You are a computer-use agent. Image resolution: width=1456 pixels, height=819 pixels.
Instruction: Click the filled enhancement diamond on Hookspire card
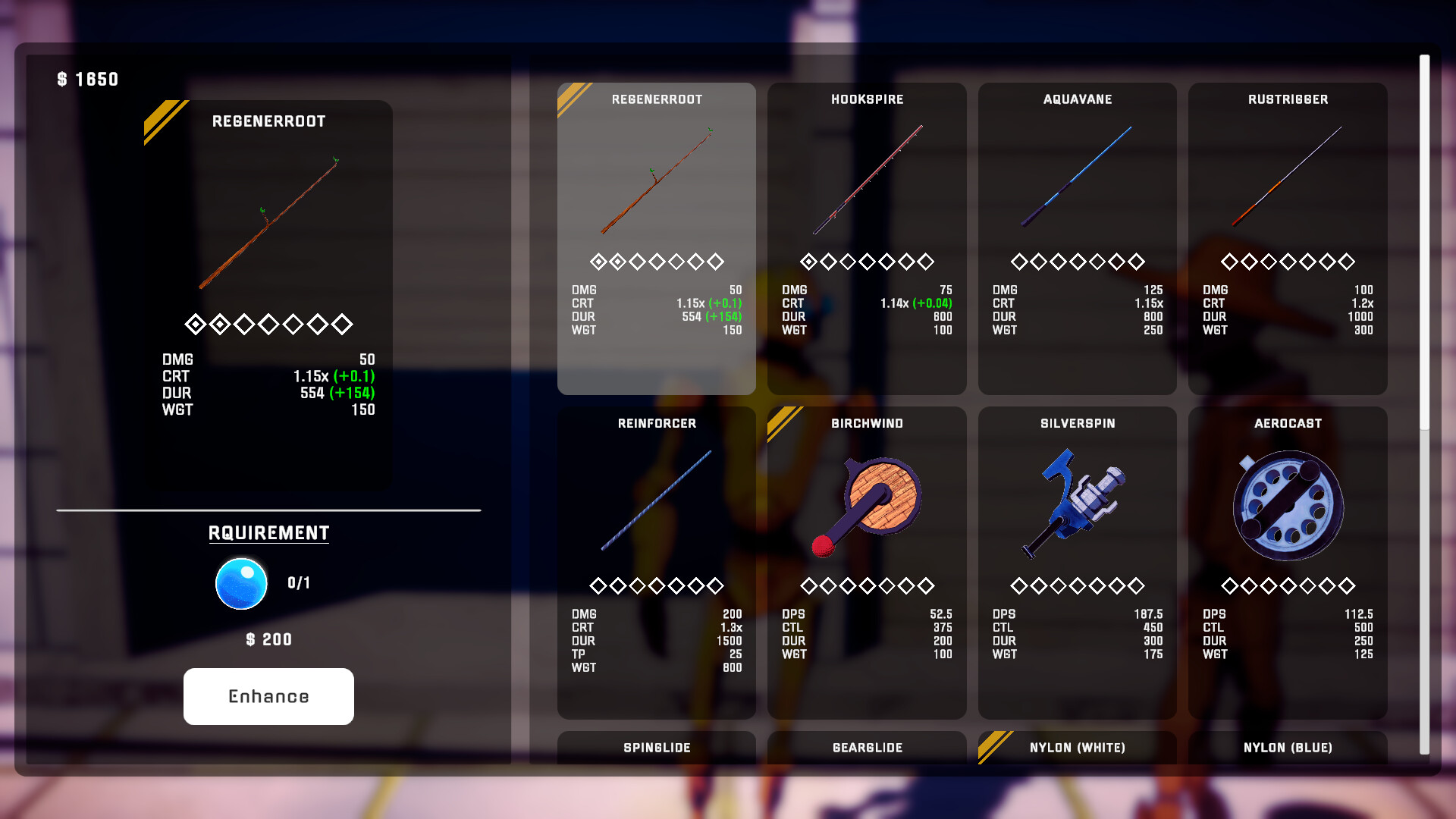click(x=807, y=261)
